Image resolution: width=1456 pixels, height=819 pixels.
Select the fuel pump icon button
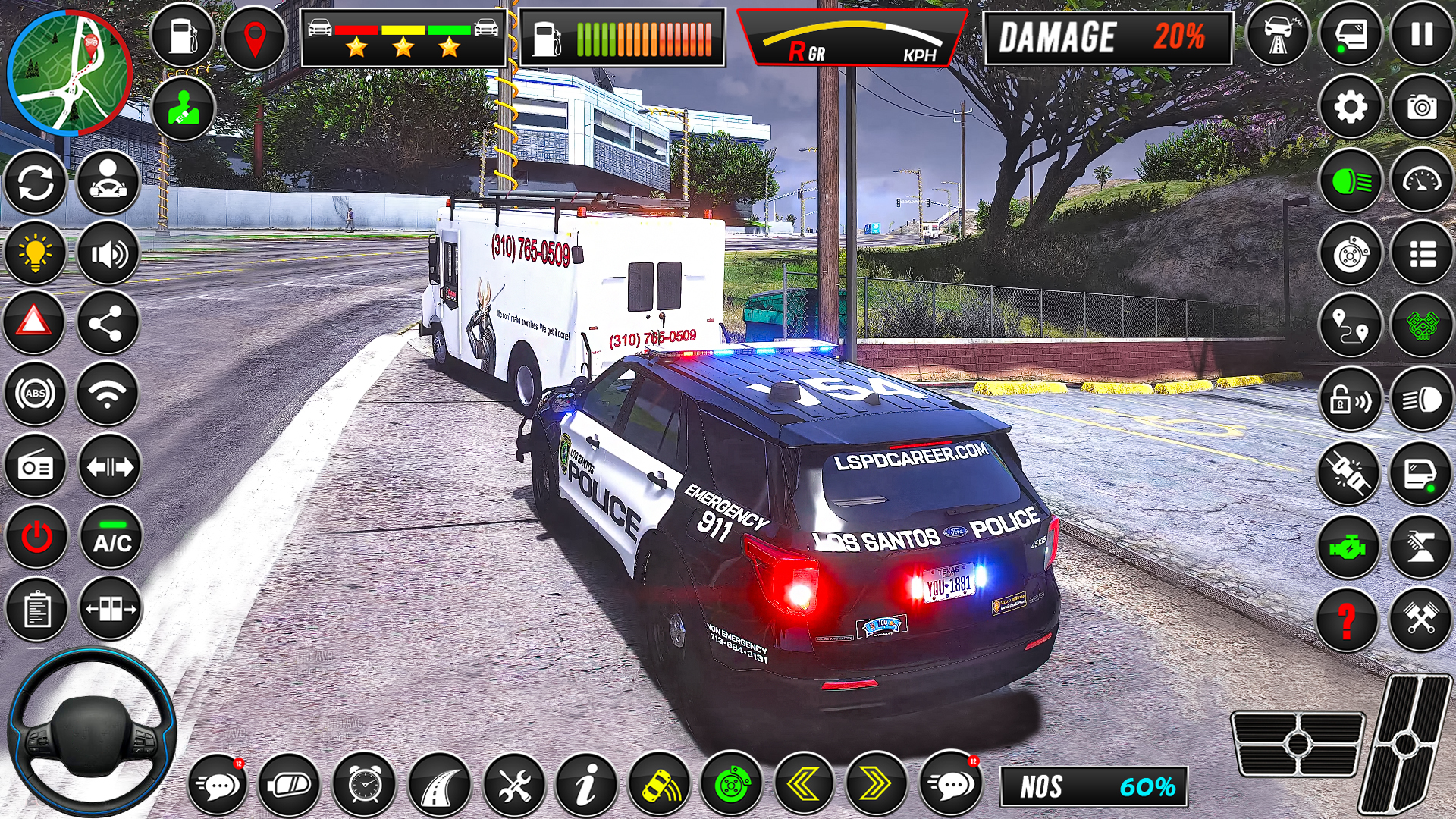click(183, 36)
